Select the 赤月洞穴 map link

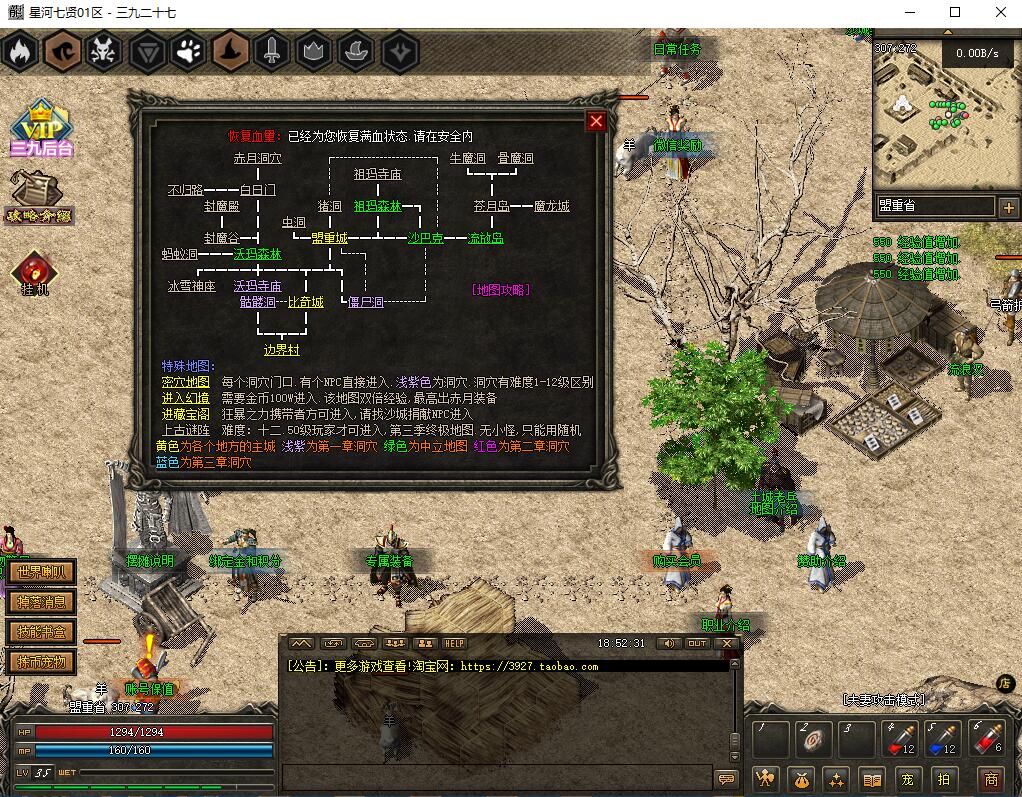[257, 158]
